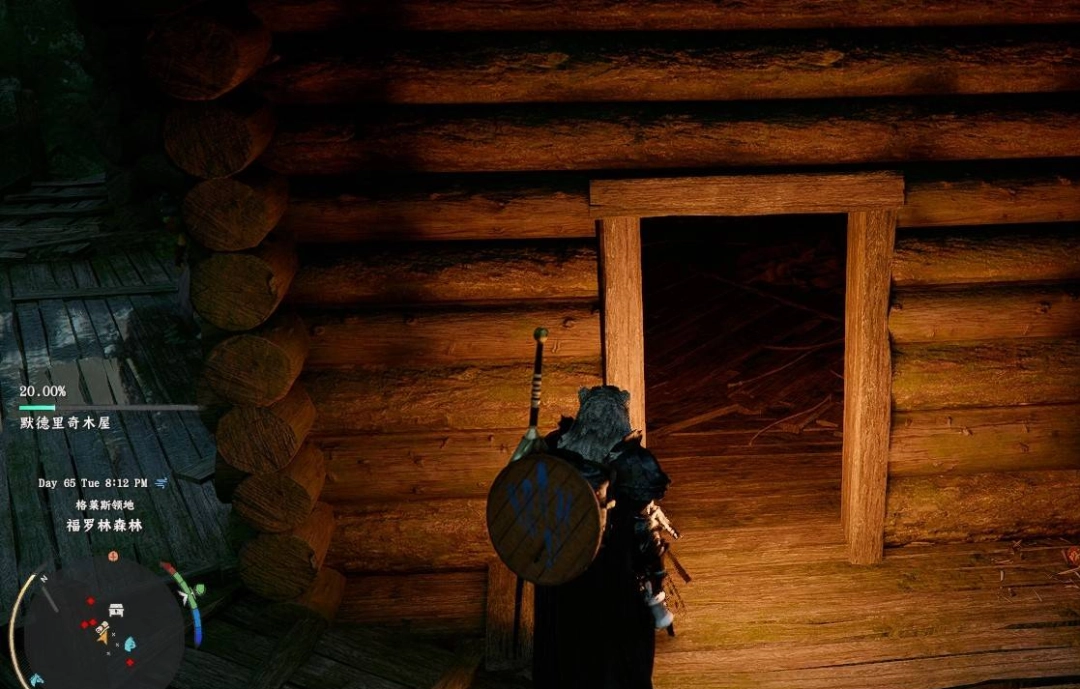Select the 默德里奇木屋 location tracker
Image resolution: width=1080 pixels, height=689 pixels.
tap(65, 422)
